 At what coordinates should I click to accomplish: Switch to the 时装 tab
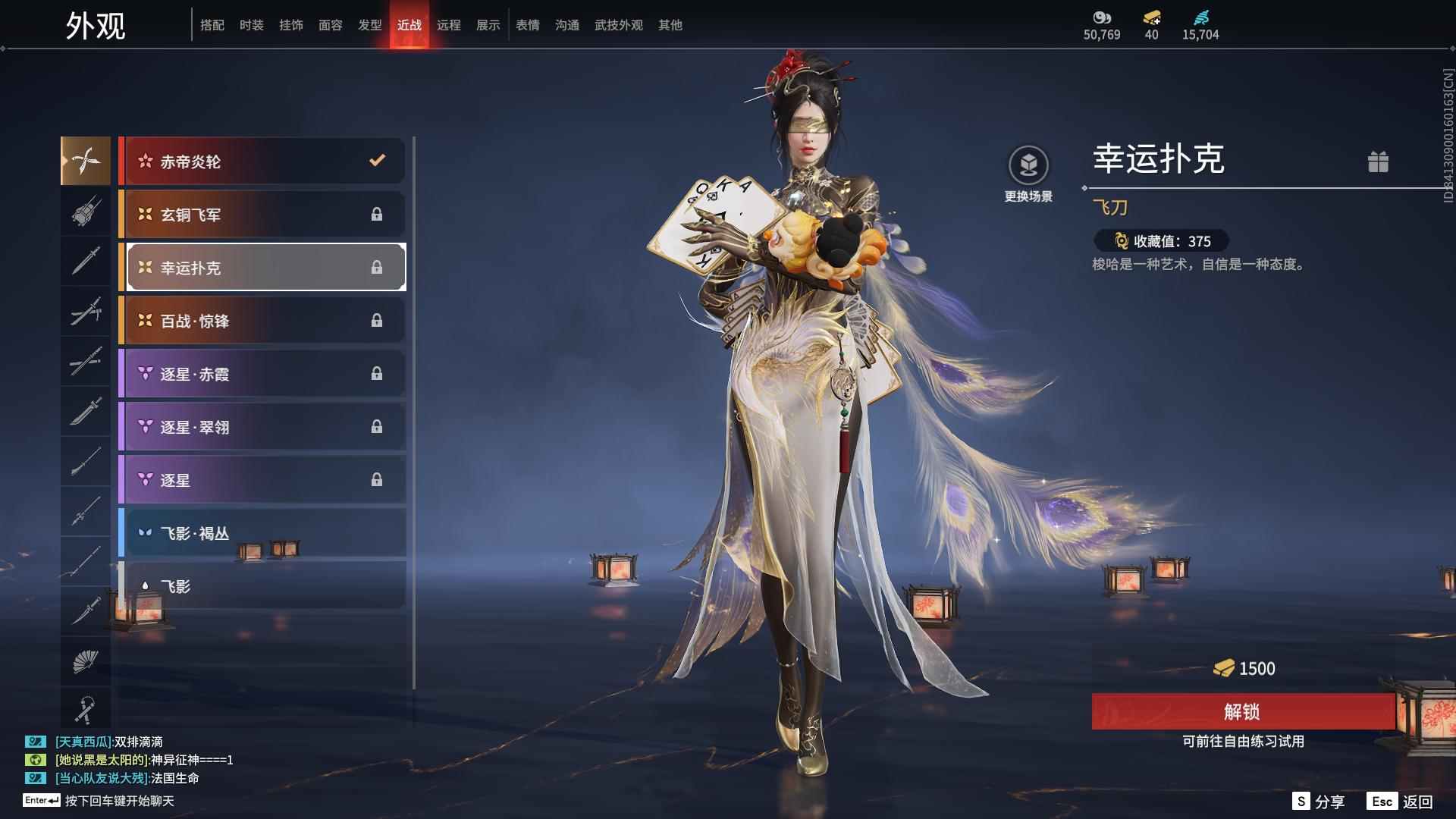coord(251,24)
